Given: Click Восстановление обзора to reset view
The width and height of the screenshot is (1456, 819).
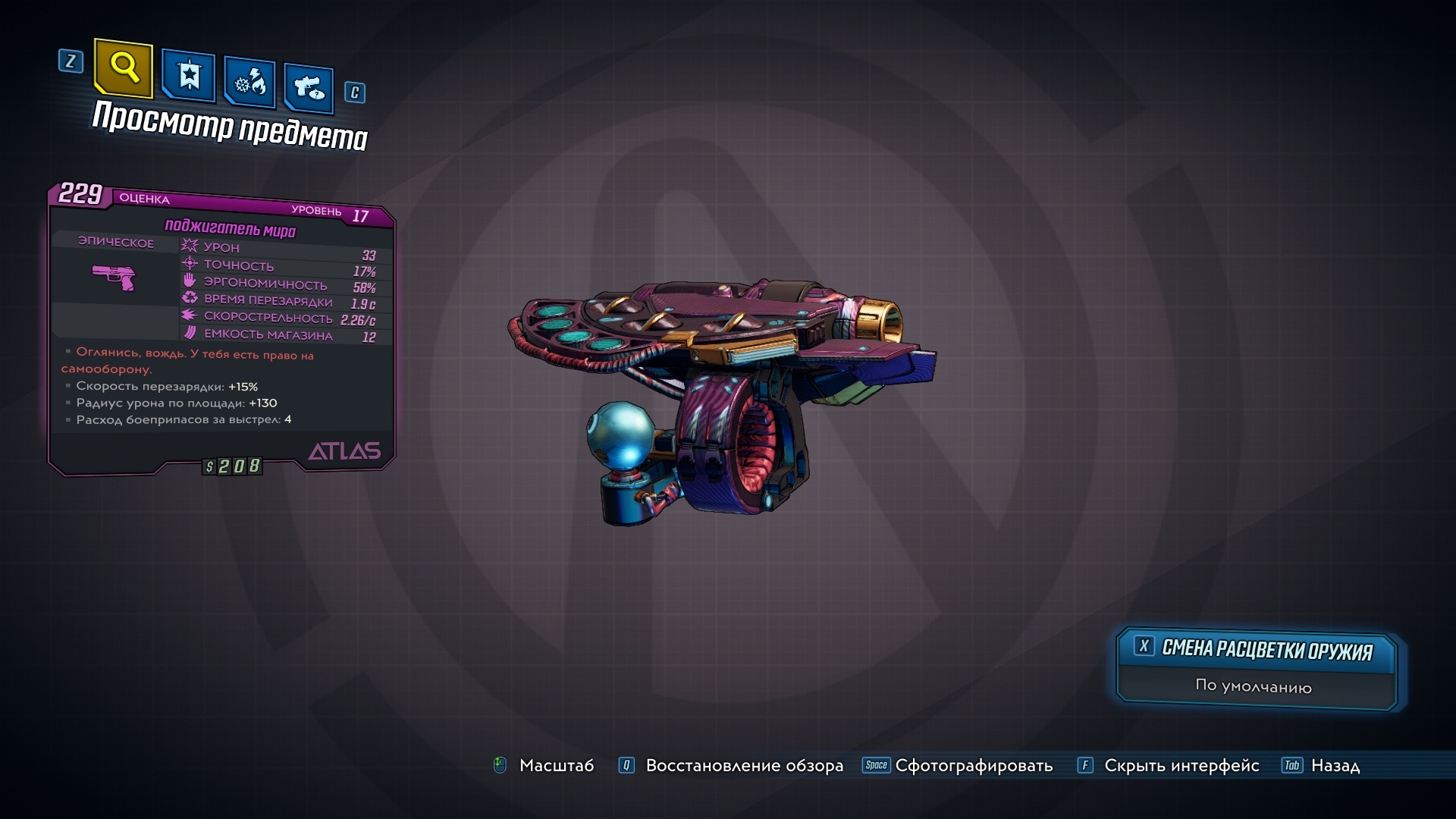Looking at the screenshot, I should (x=743, y=766).
